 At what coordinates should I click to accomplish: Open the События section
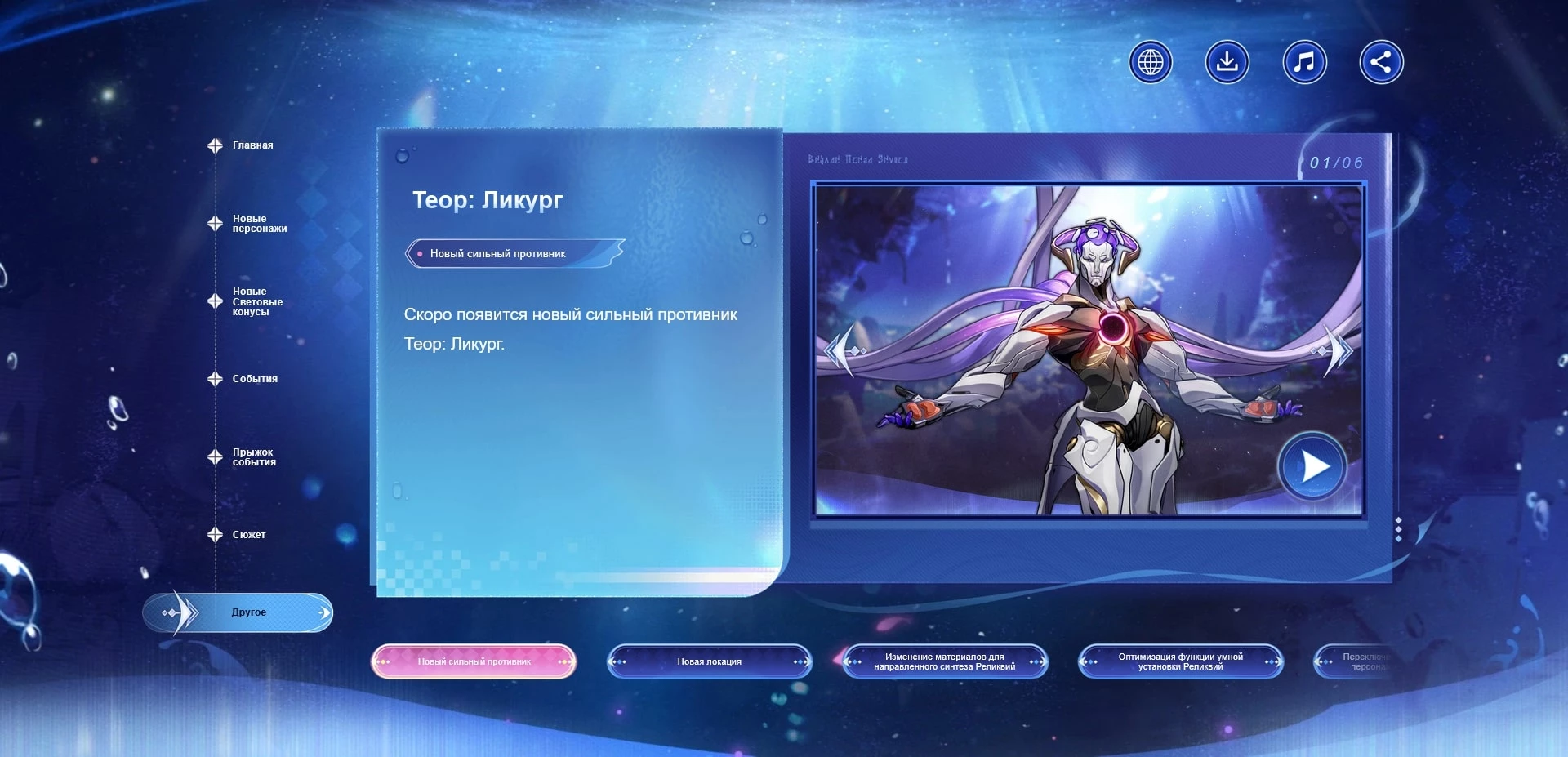tap(254, 379)
